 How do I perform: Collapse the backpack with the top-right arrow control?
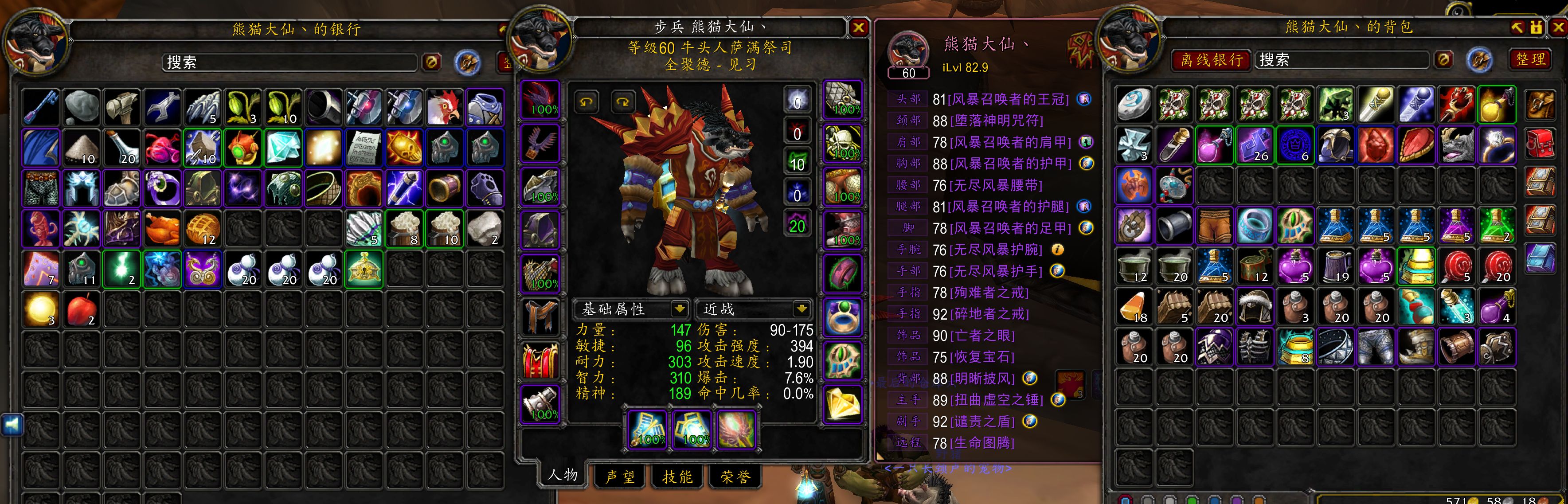[1517, 27]
